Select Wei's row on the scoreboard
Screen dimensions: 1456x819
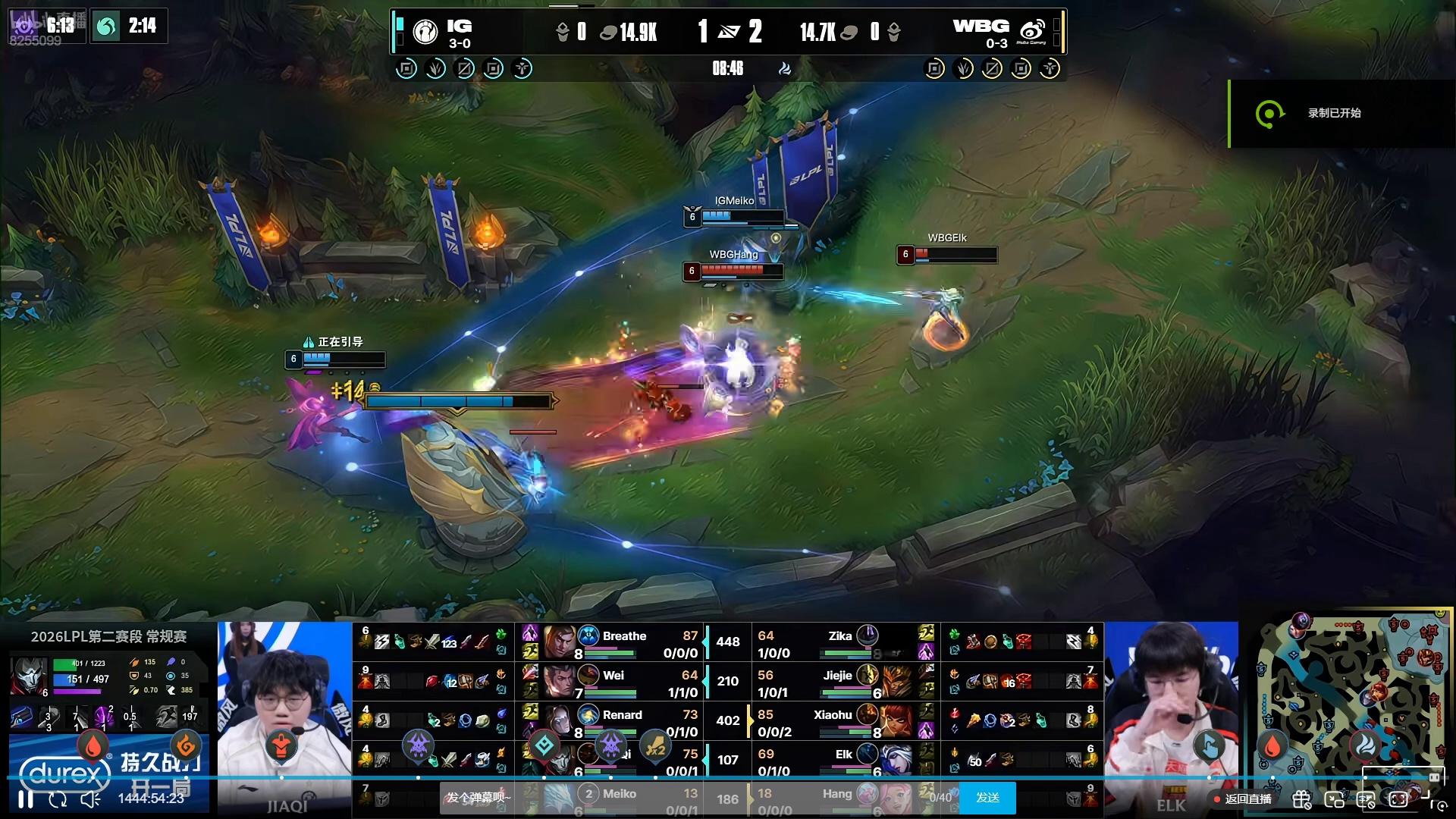[x=623, y=682]
